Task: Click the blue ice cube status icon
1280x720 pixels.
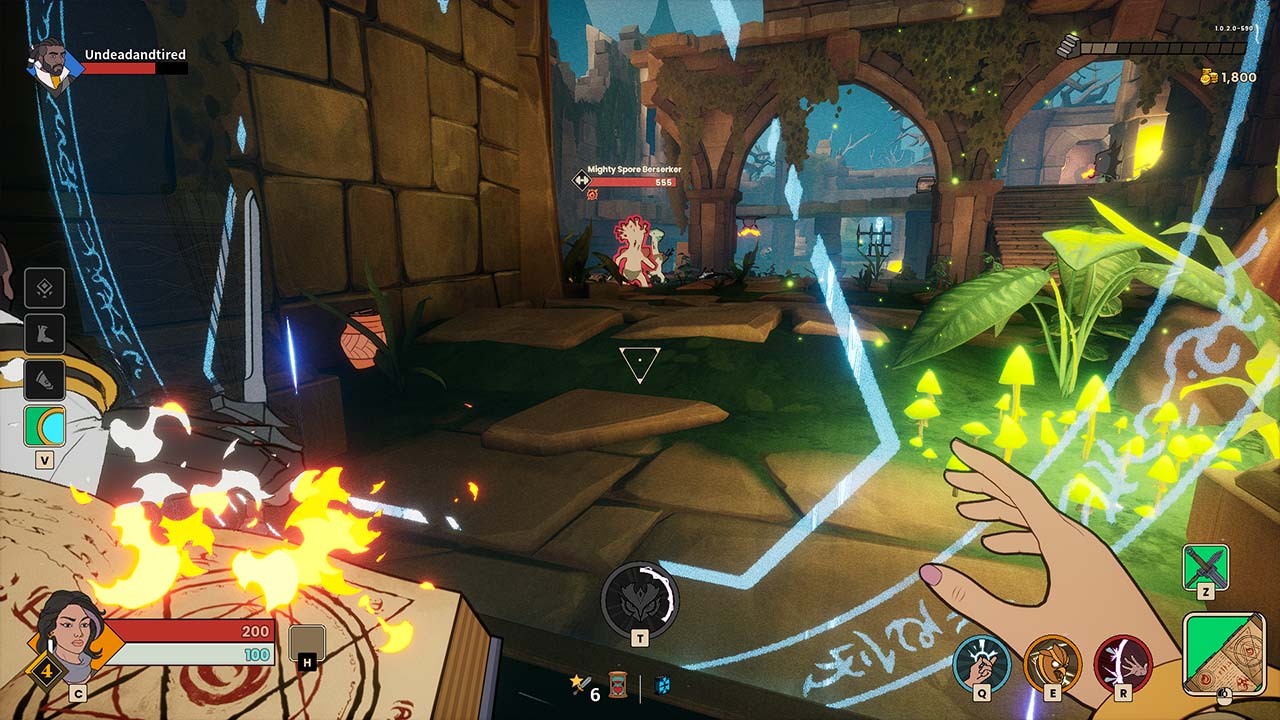Action: [662, 685]
